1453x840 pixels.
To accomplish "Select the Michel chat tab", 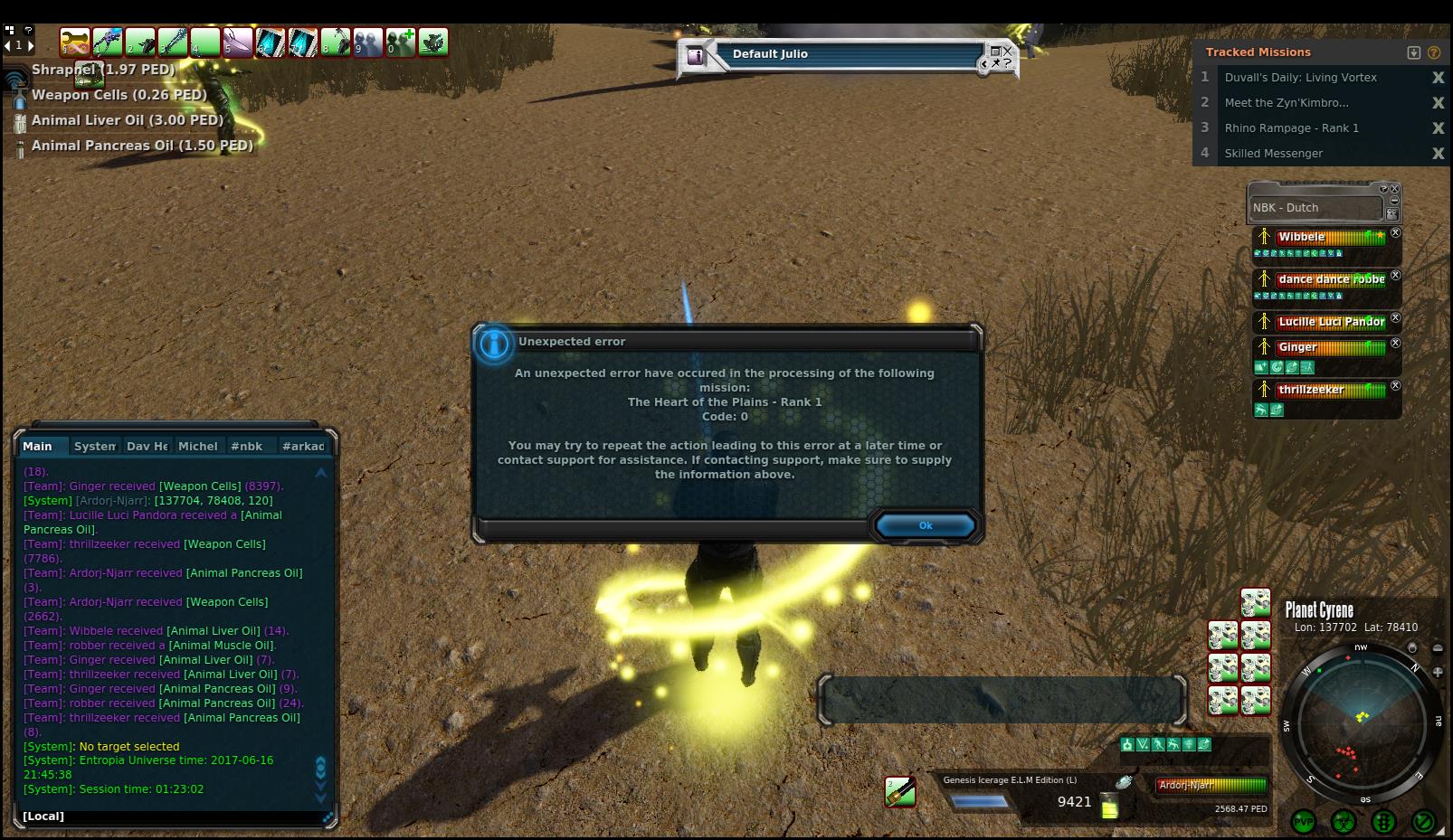I will click(x=197, y=446).
